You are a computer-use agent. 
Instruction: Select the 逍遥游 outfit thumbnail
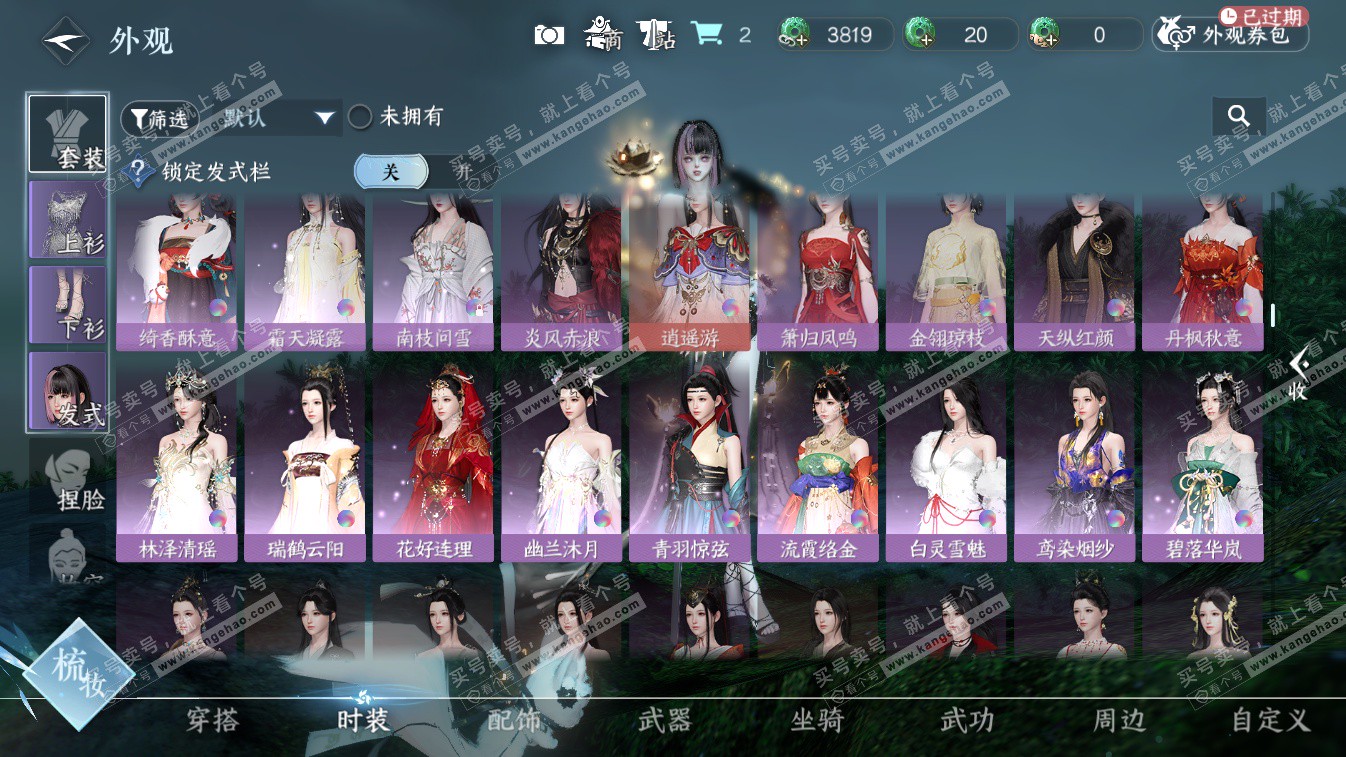689,270
